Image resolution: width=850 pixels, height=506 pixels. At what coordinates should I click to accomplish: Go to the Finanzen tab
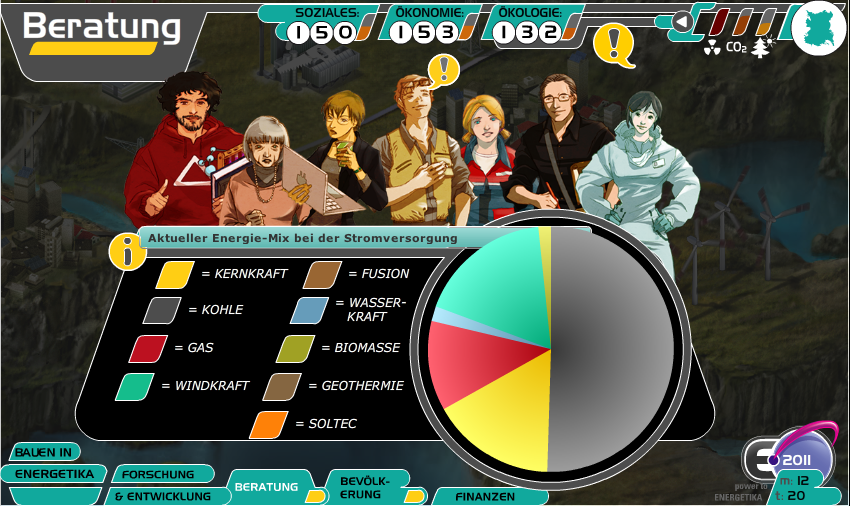[x=485, y=496]
